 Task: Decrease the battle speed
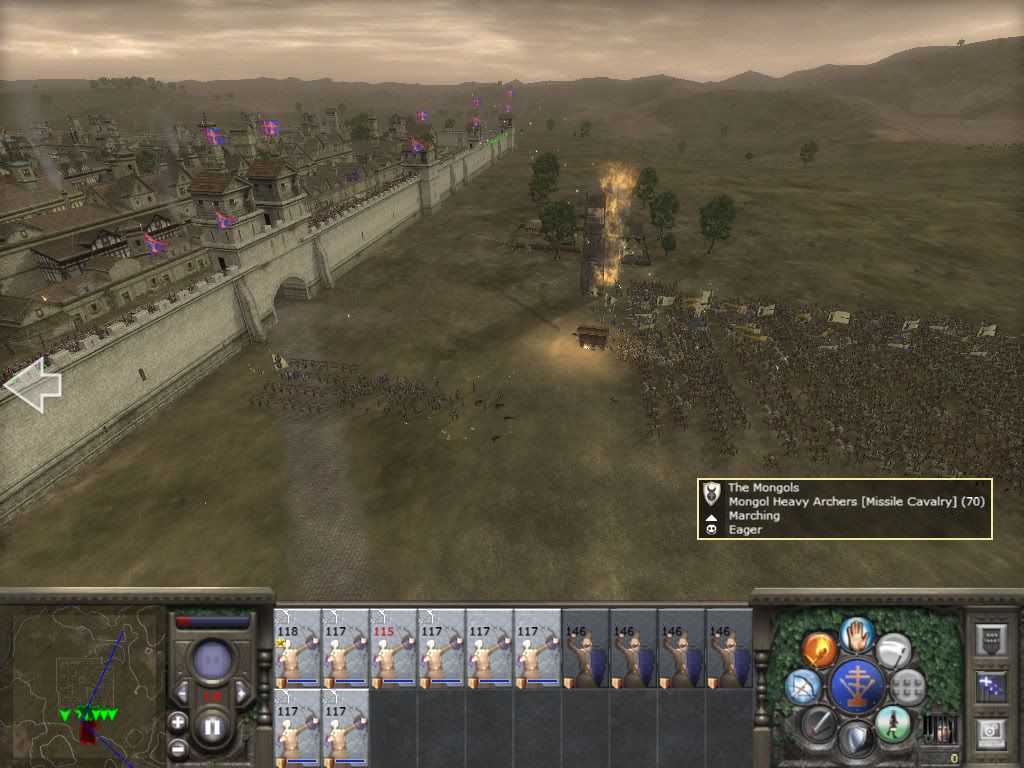pos(181,692)
